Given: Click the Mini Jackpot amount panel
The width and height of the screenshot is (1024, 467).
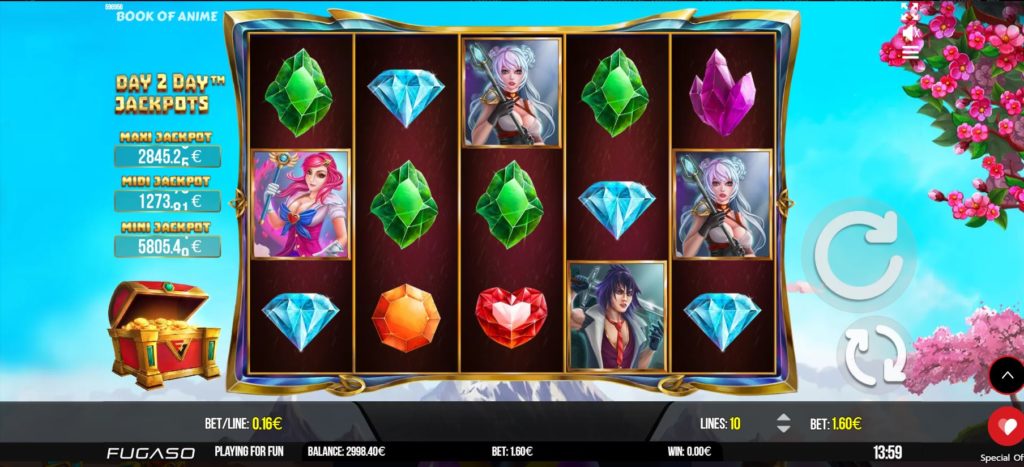Looking at the screenshot, I should point(167,245).
